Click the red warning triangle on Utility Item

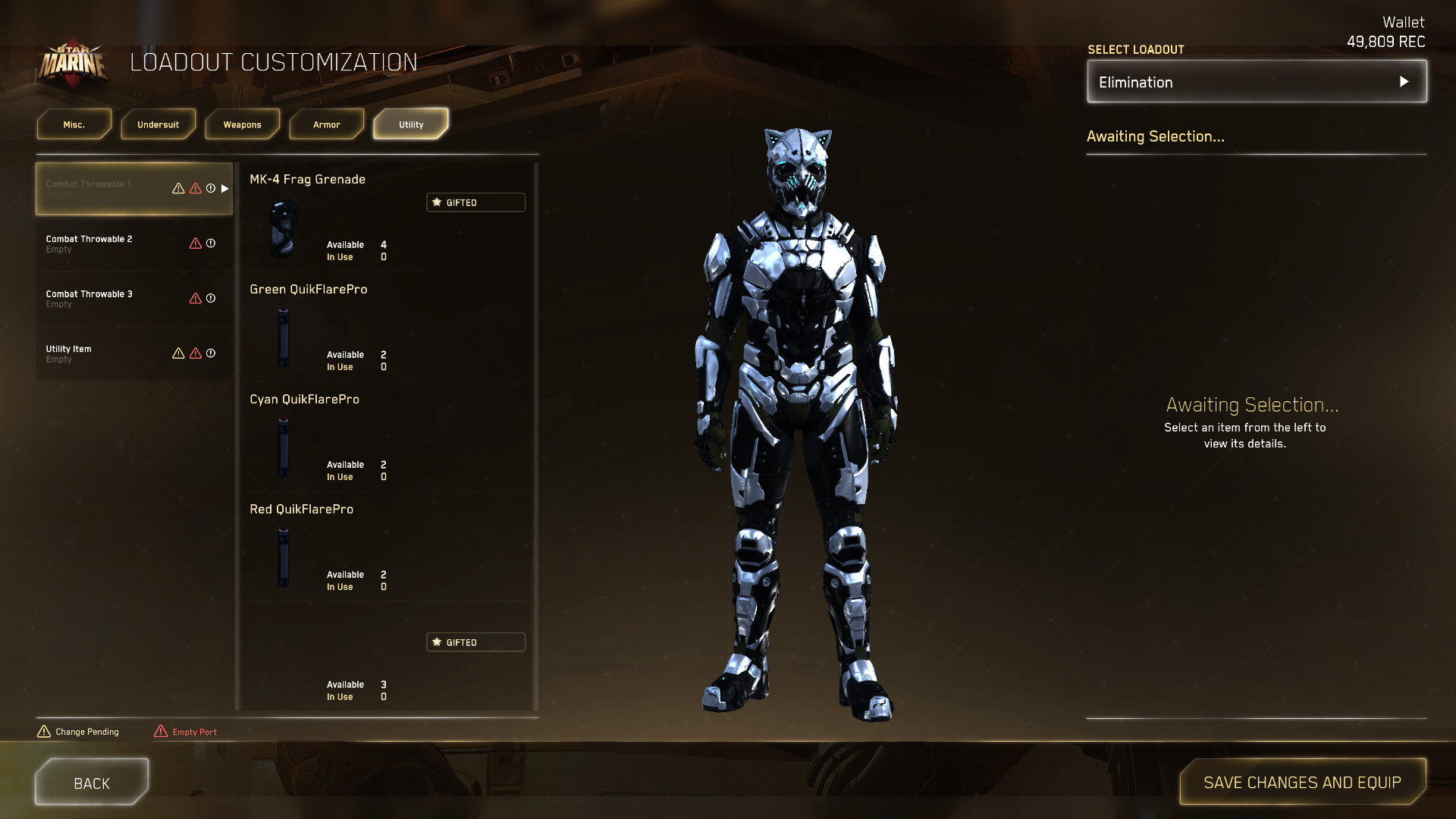(195, 353)
